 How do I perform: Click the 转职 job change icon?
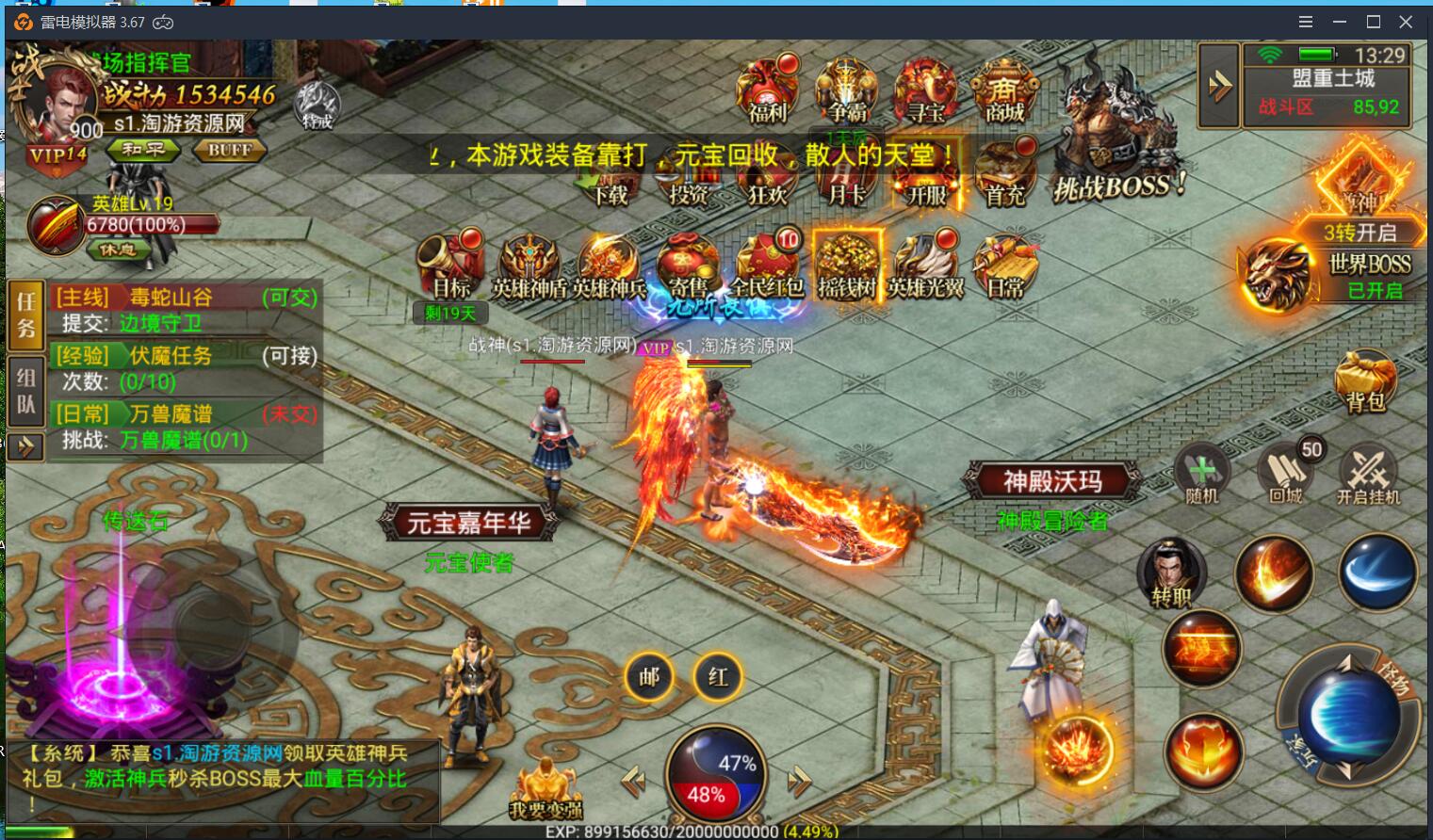(x=1171, y=573)
